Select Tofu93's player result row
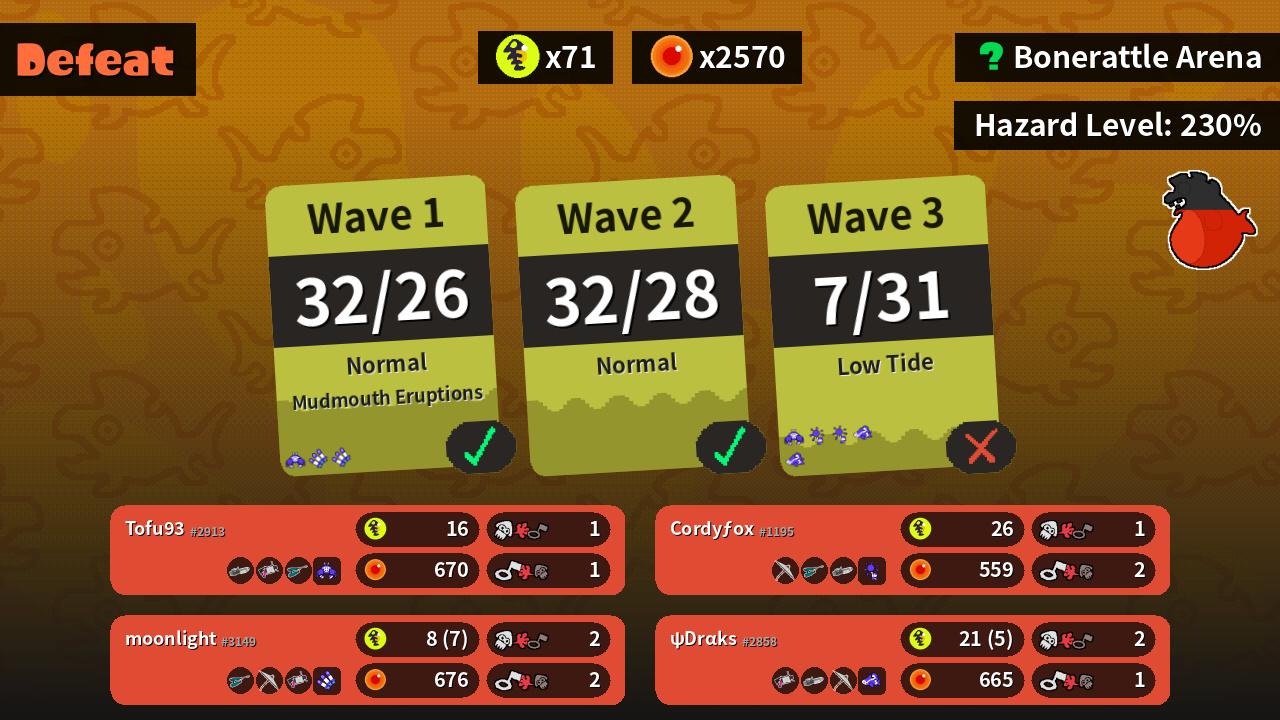The image size is (1280, 720). click(367, 550)
